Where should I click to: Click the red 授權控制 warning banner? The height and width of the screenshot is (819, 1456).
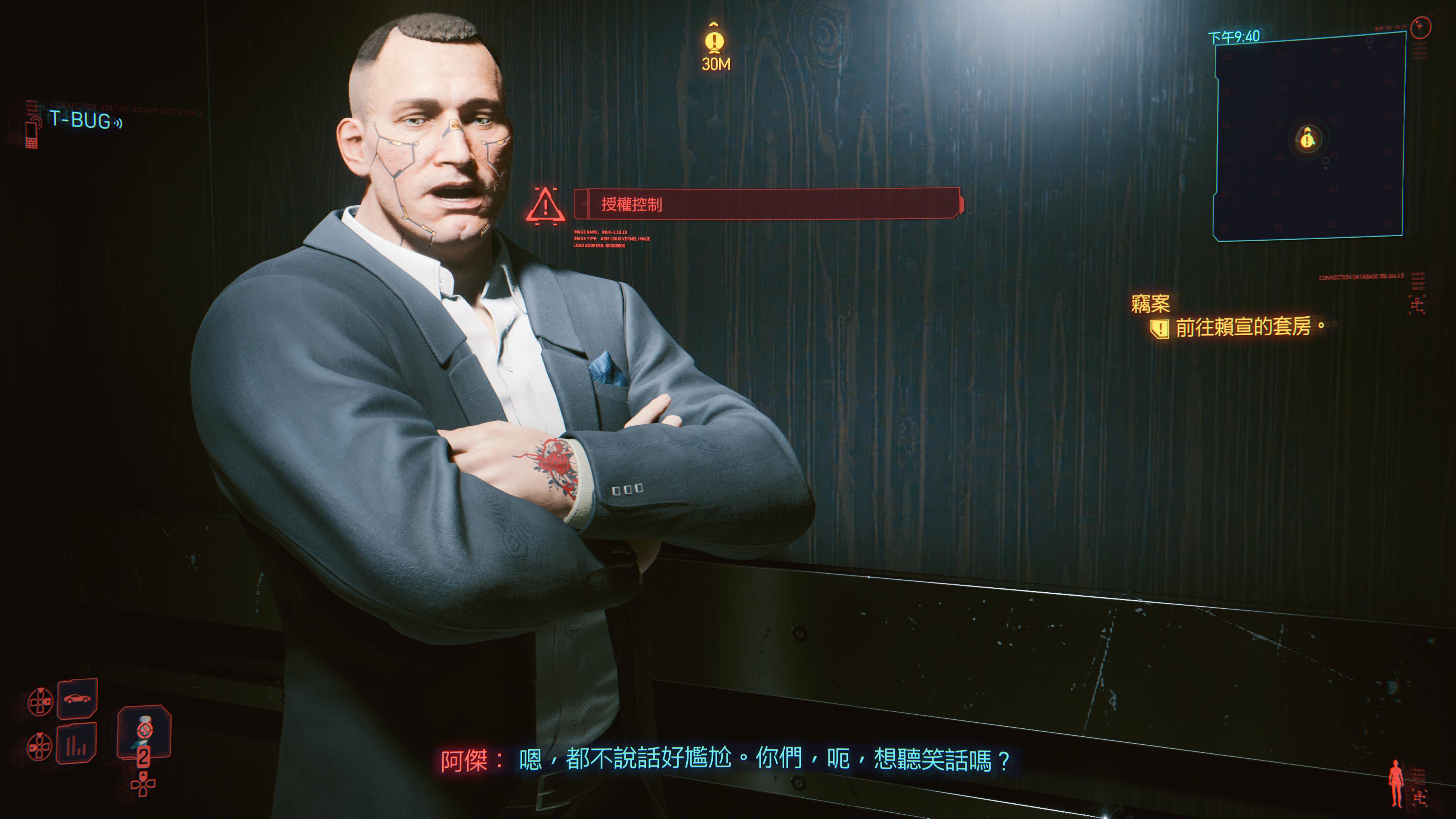pos(767,204)
